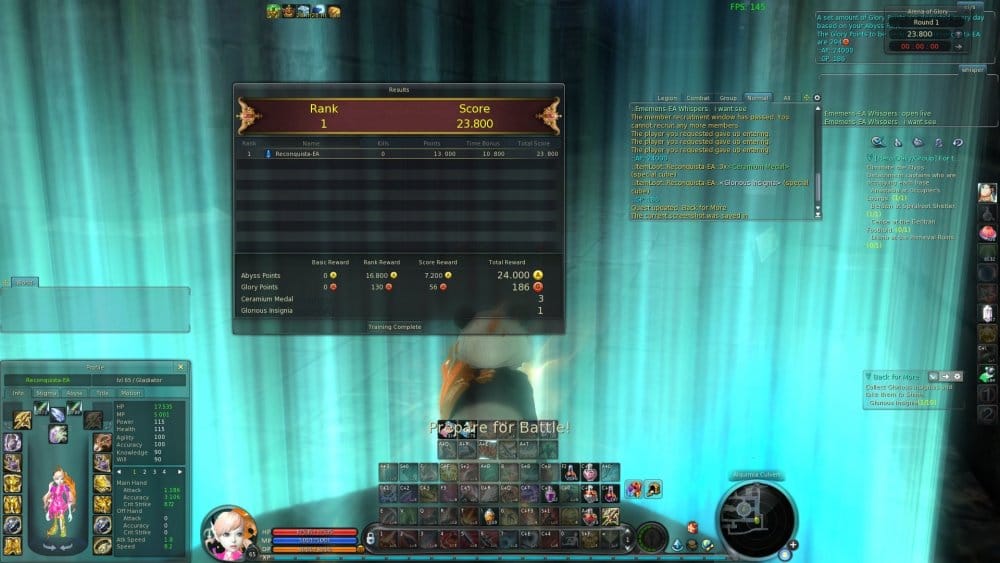This screenshot has height=563, width=1000.
Task: Toggle the hotbar lock icon
Action: click(x=370, y=537)
